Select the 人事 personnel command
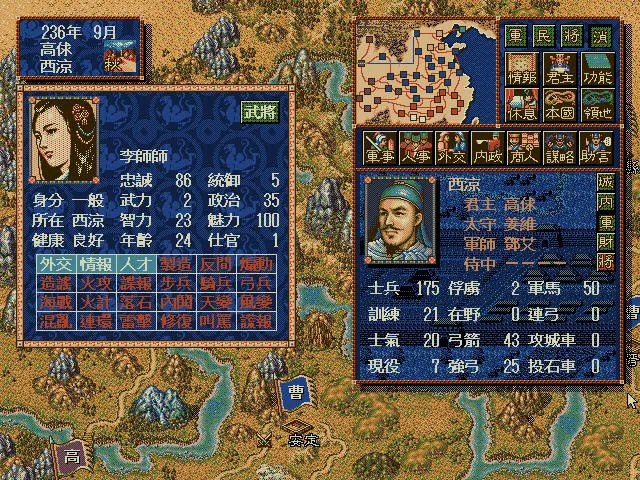The width and height of the screenshot is (640, 480). pyautogui.click(x=414, y=148)
